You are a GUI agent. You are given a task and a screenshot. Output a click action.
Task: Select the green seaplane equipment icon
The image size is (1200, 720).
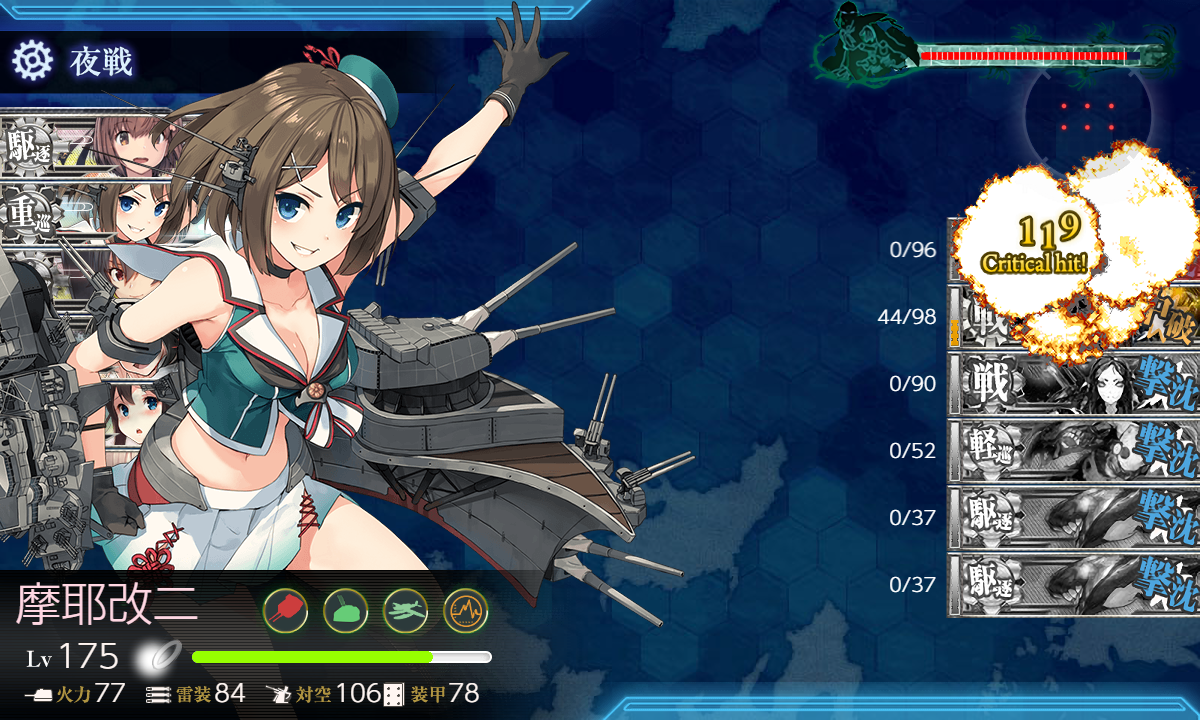(x=405, y=609)
